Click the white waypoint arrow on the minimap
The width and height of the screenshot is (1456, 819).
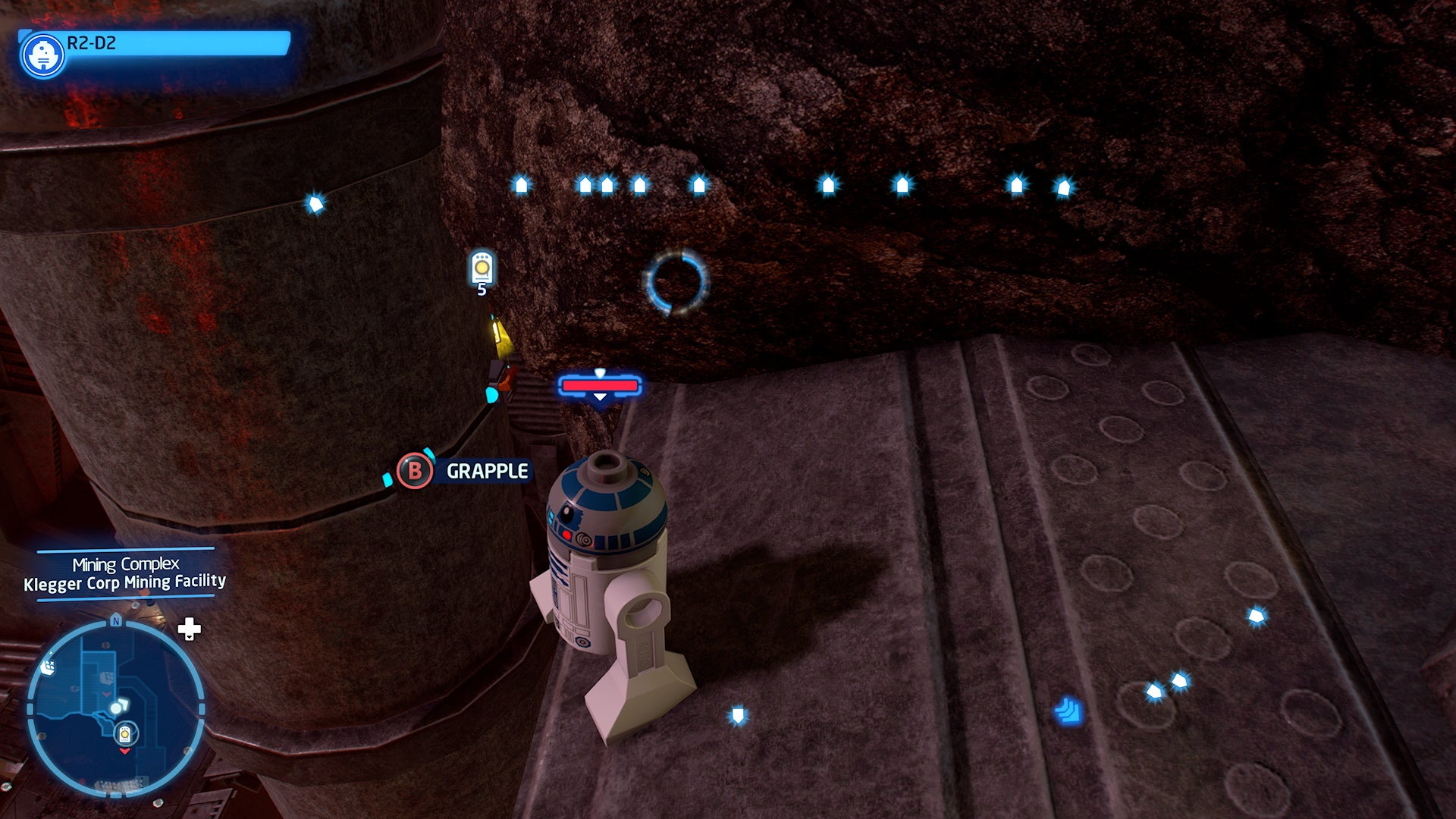coord(126,704)
